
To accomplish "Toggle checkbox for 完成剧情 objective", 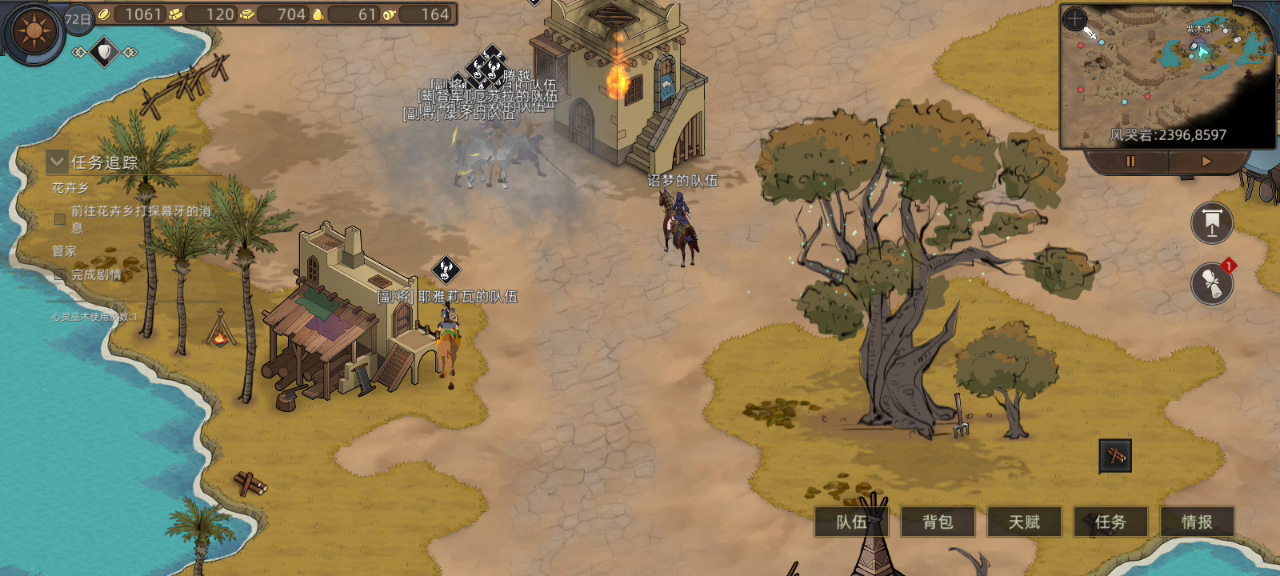I will [x=60, y=274].
